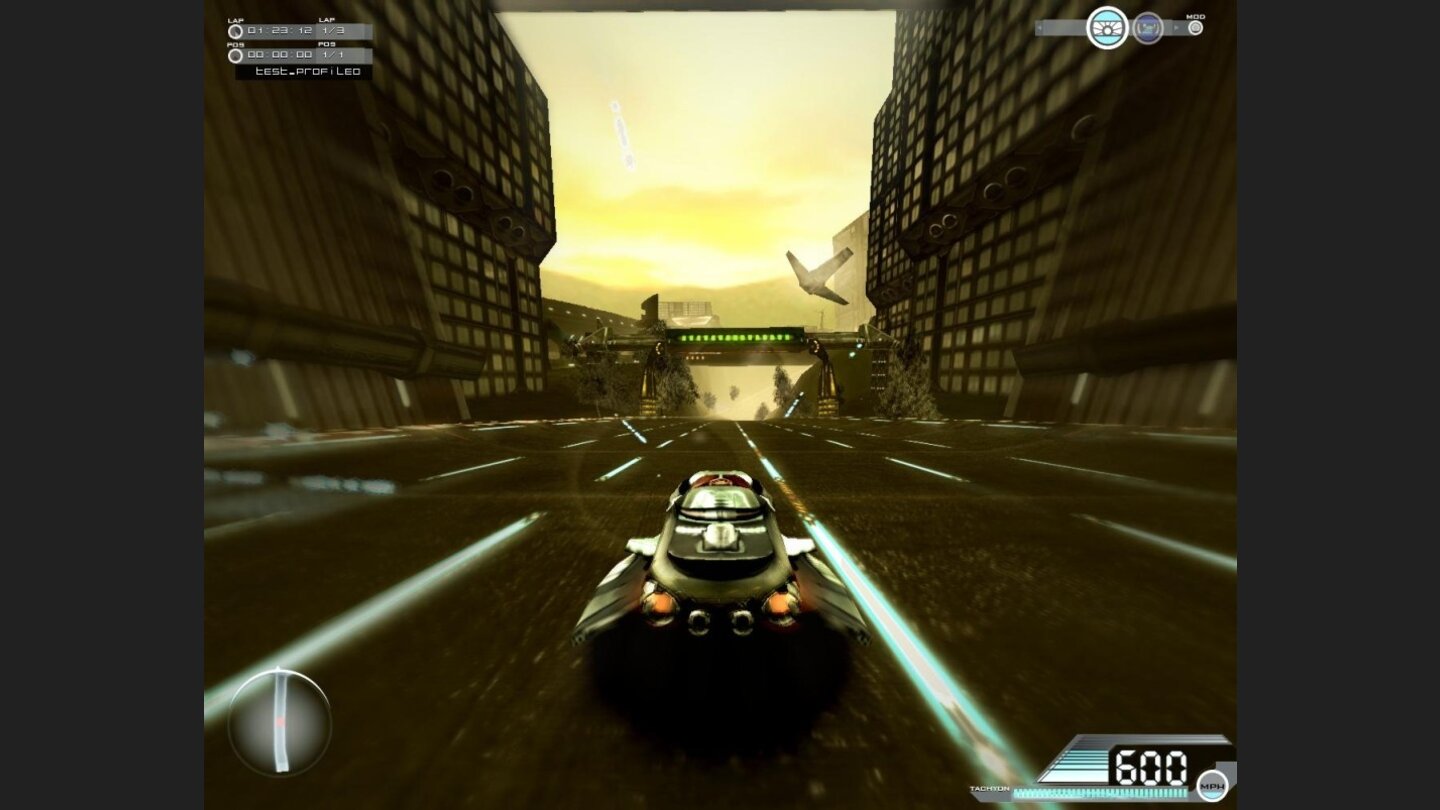
Task: Click the left arrow on weapon selector bar
Action: tap(1040, 28)
